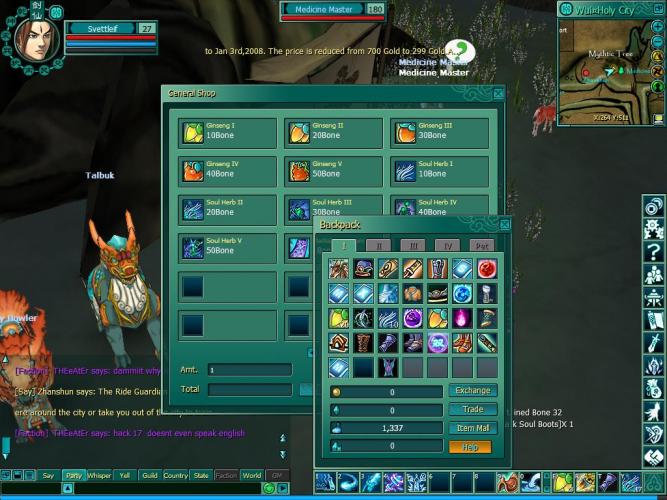The height and width of the screenshot is (500, 667).
Task: Select the red orb in the backpack
Action: click(x=485, y=270)
